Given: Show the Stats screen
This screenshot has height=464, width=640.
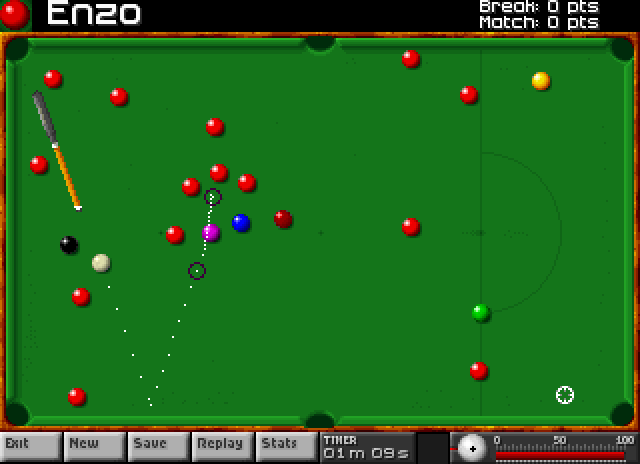Looking at the screenshot, I should (285, 445).
